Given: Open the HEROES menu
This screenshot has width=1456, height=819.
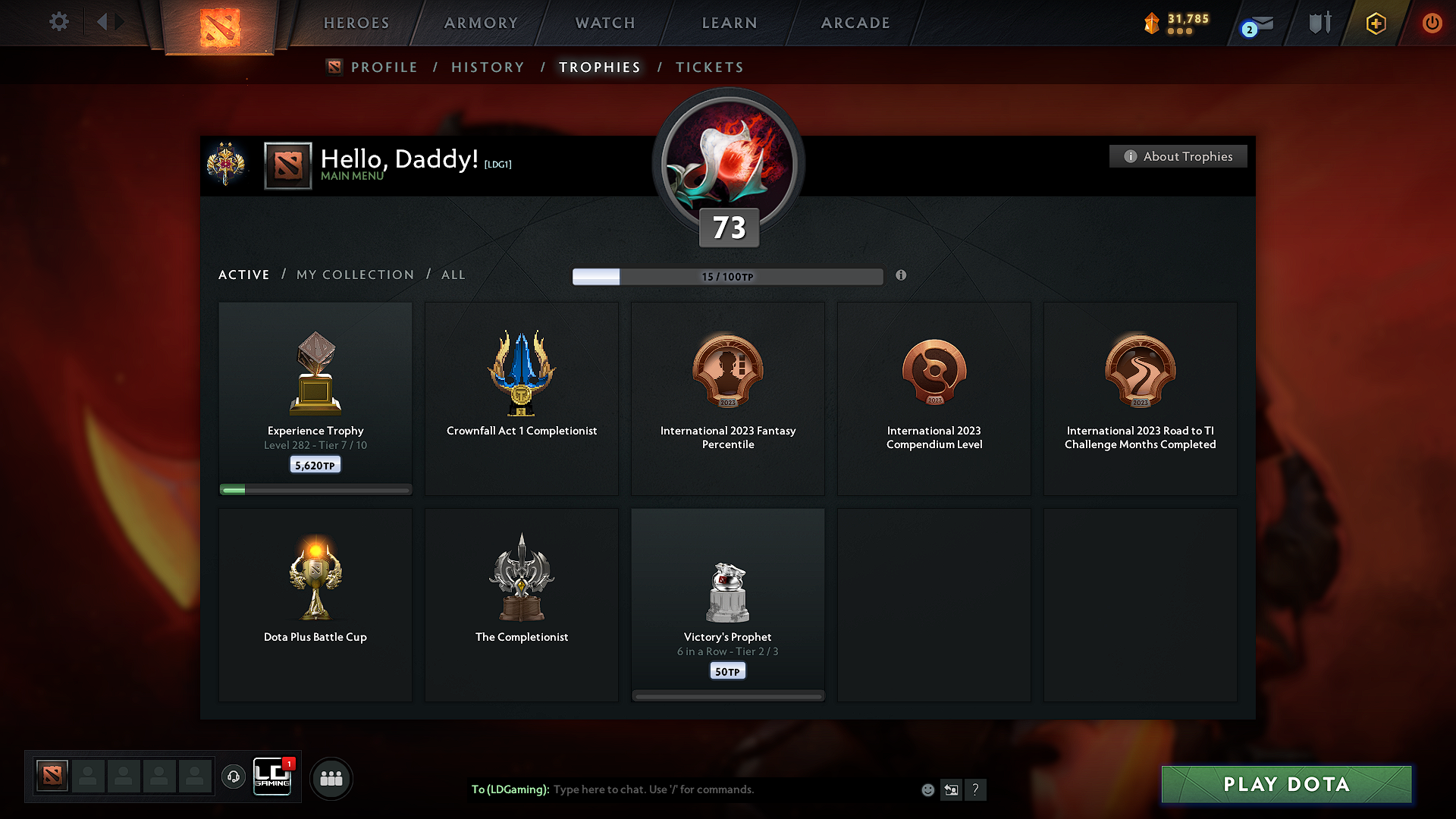Looking at the screenshot, I should (x=356, y=23).
